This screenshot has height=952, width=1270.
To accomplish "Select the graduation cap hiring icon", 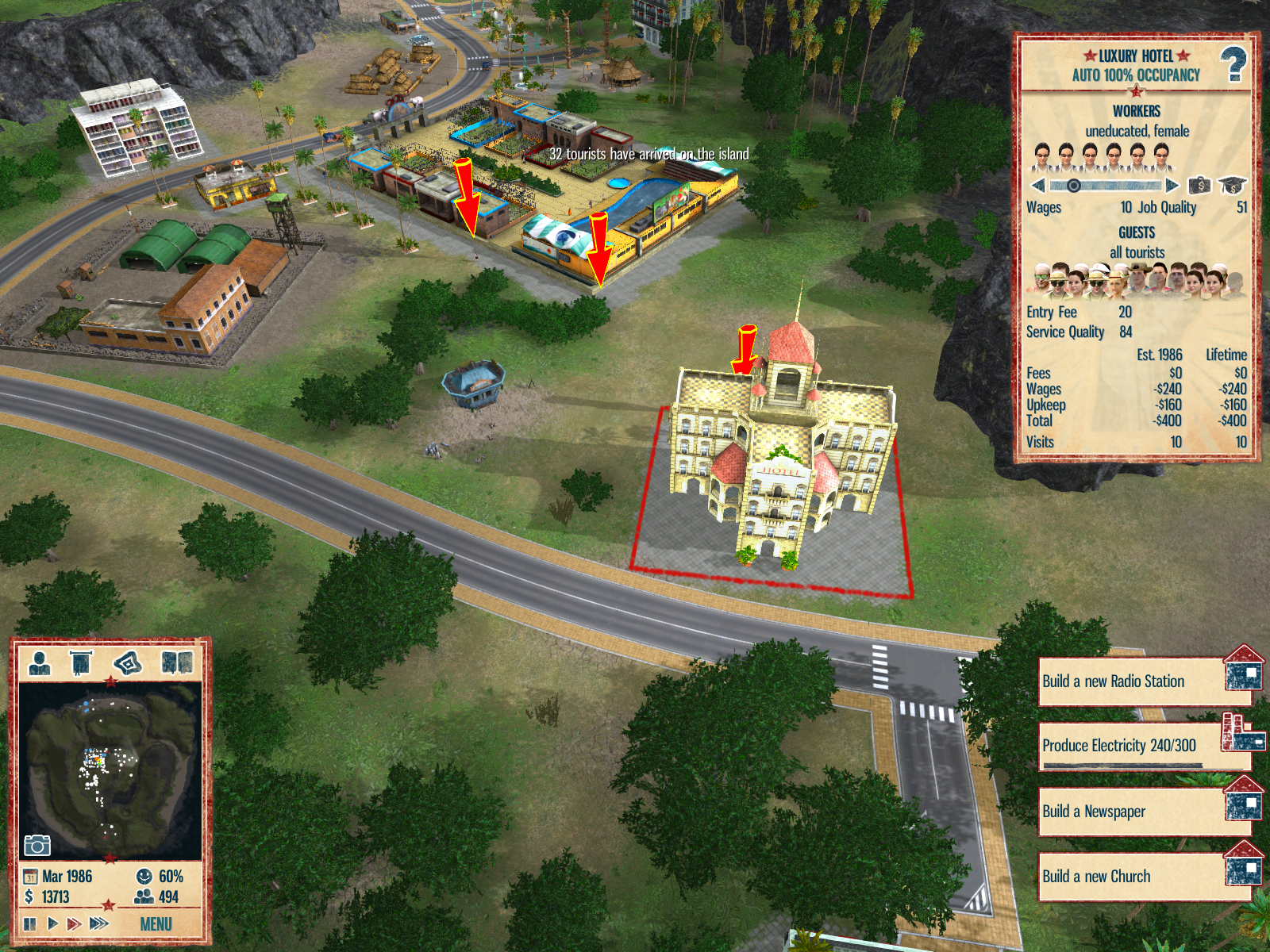I will pyautogui.click(x=1232, y=186).
